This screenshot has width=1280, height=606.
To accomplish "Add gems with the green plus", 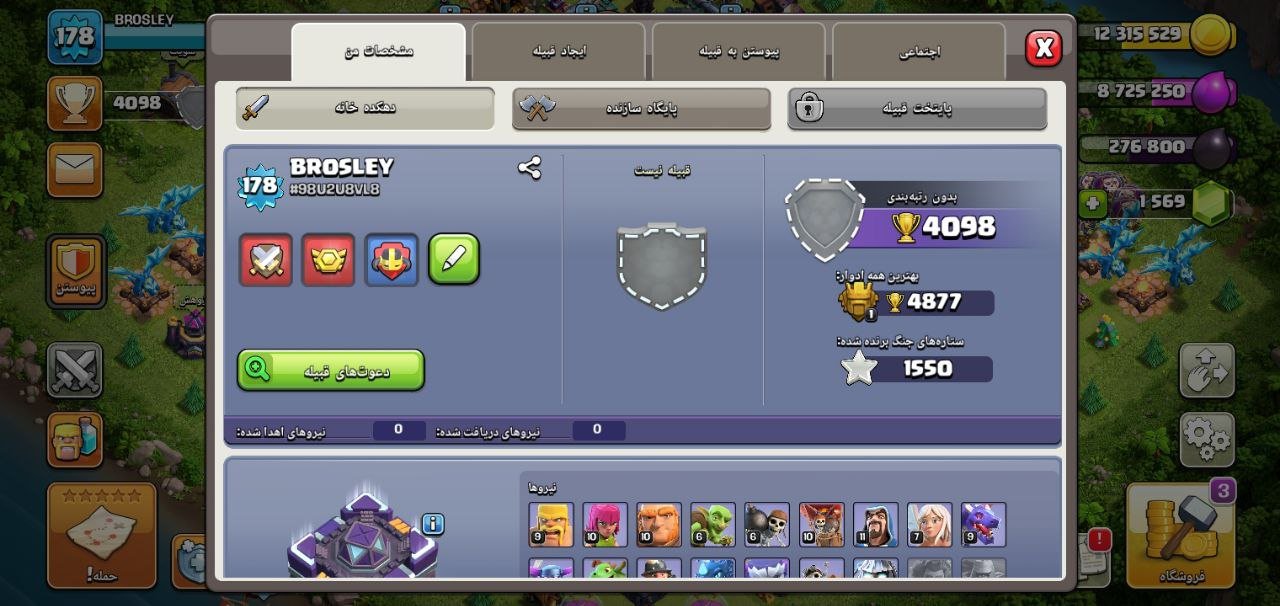I will (1093, 204).
